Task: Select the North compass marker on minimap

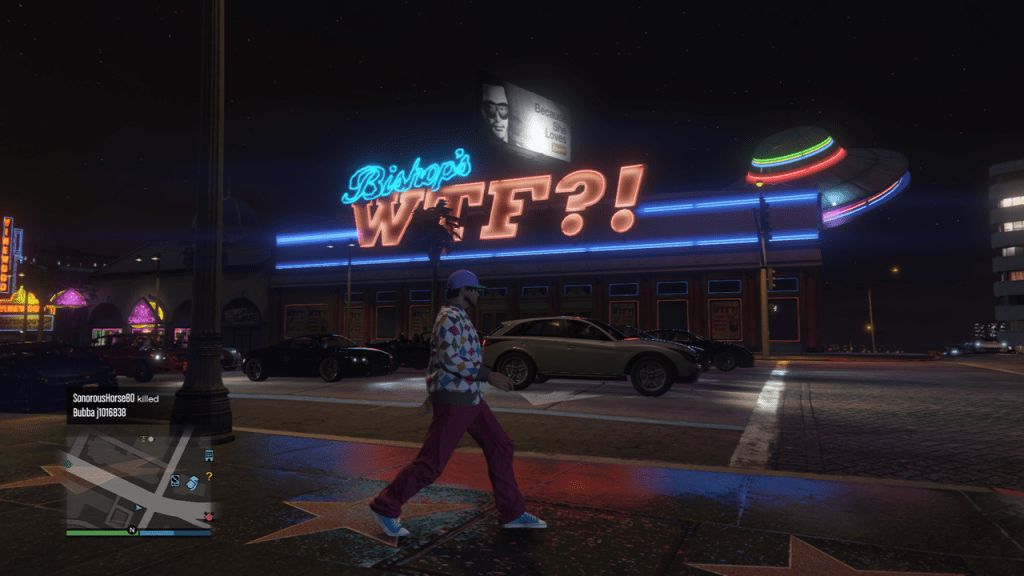Action: click(131, 532)
